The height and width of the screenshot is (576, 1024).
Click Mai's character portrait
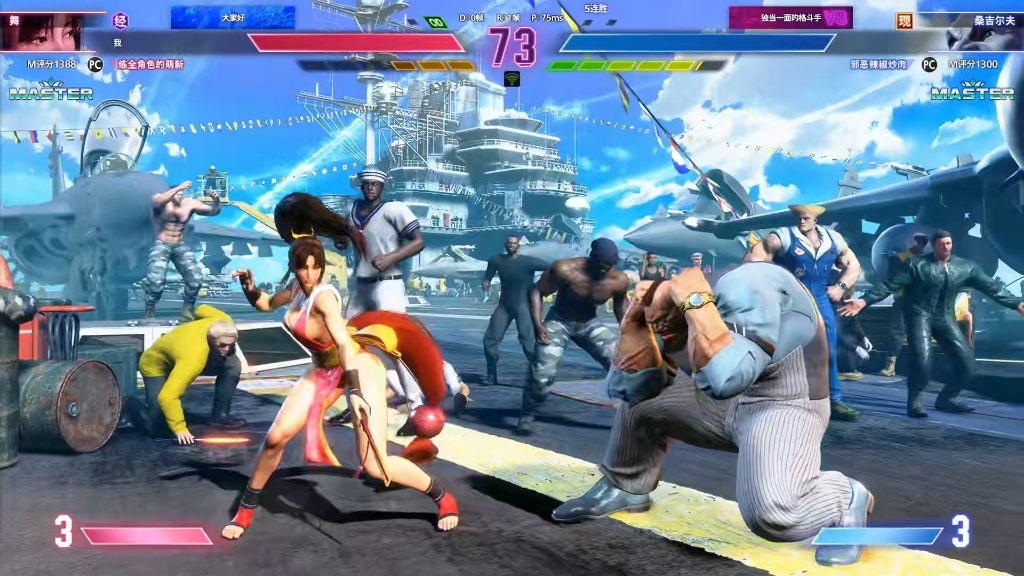(x=42, y=30)
